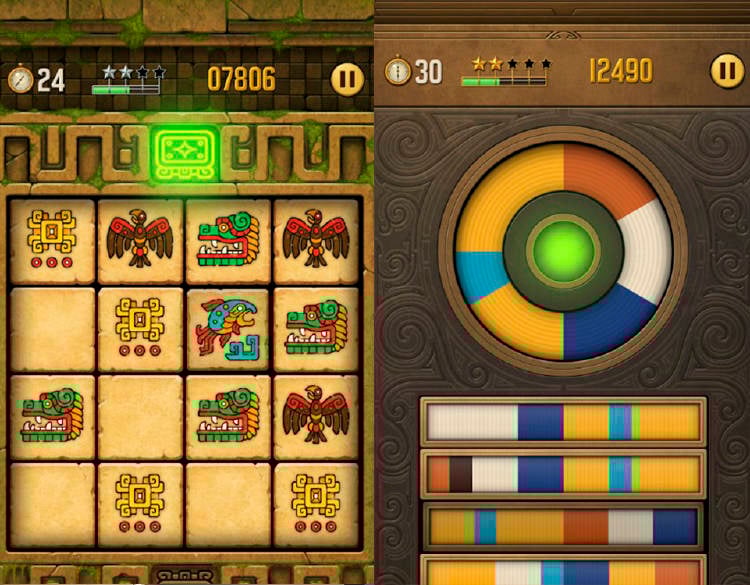Pause the game showing score 07806

(348, 78)
